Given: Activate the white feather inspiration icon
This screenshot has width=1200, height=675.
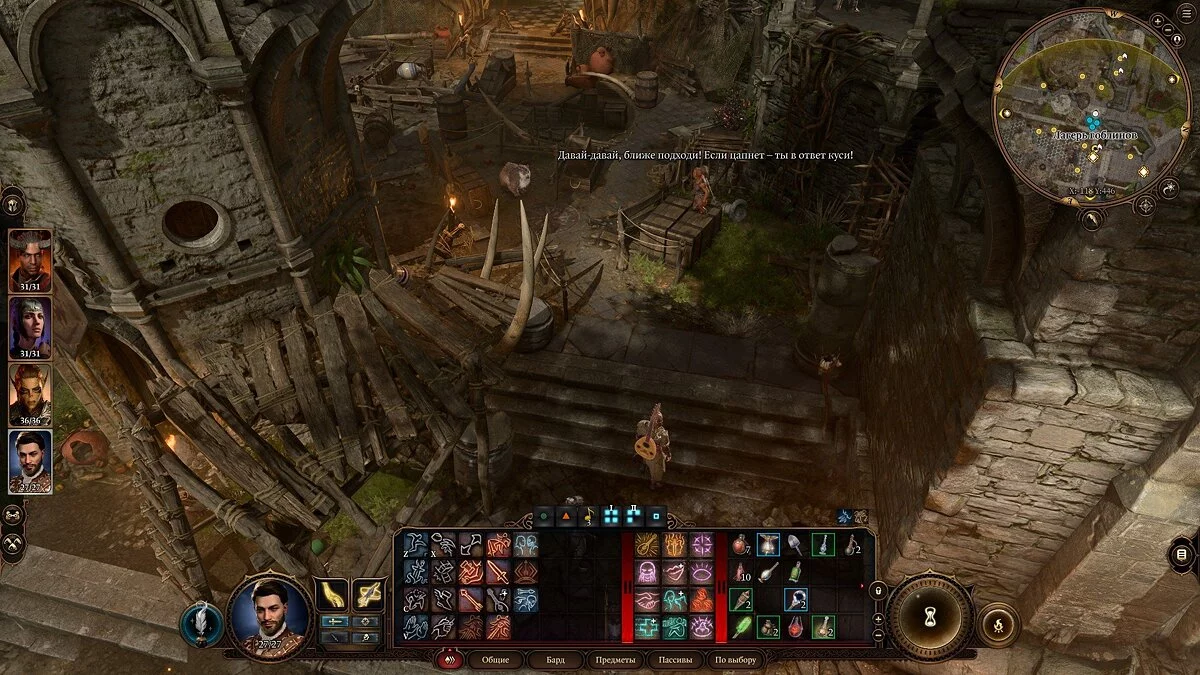Looking at the screenshot, I should [x=201, y=623].
